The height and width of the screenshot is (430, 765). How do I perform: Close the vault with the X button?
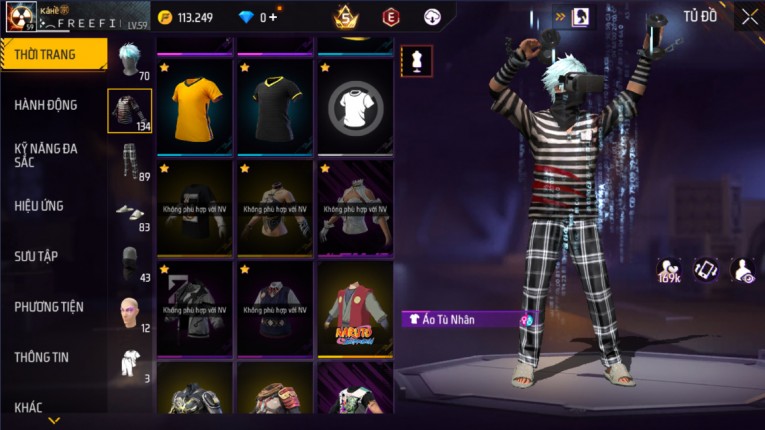pos(749,16)
